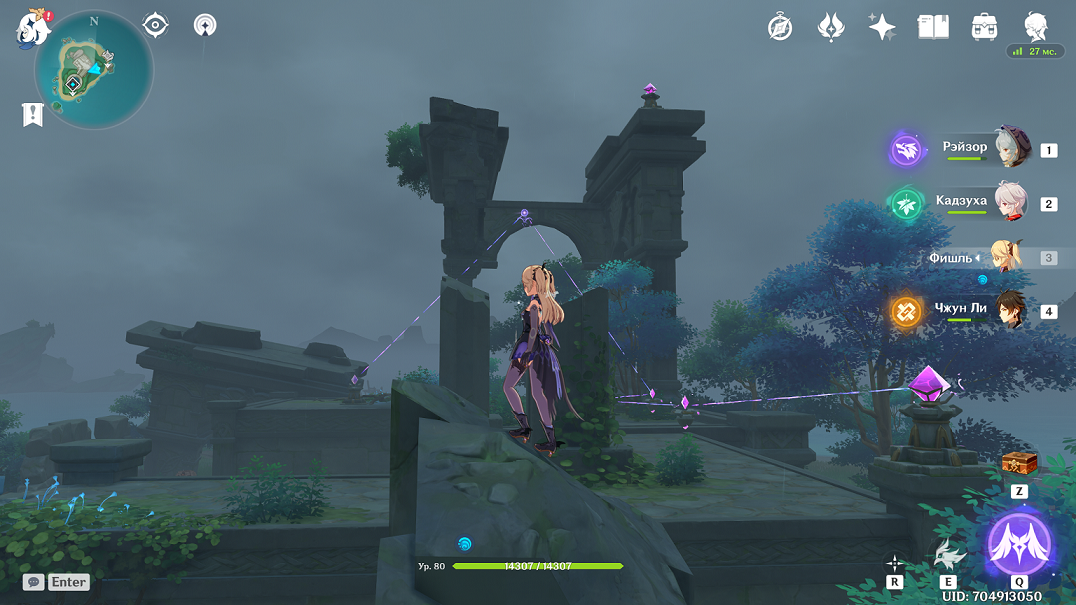
Task: Open the character screen icon
Action: (x=1036, y=27)
